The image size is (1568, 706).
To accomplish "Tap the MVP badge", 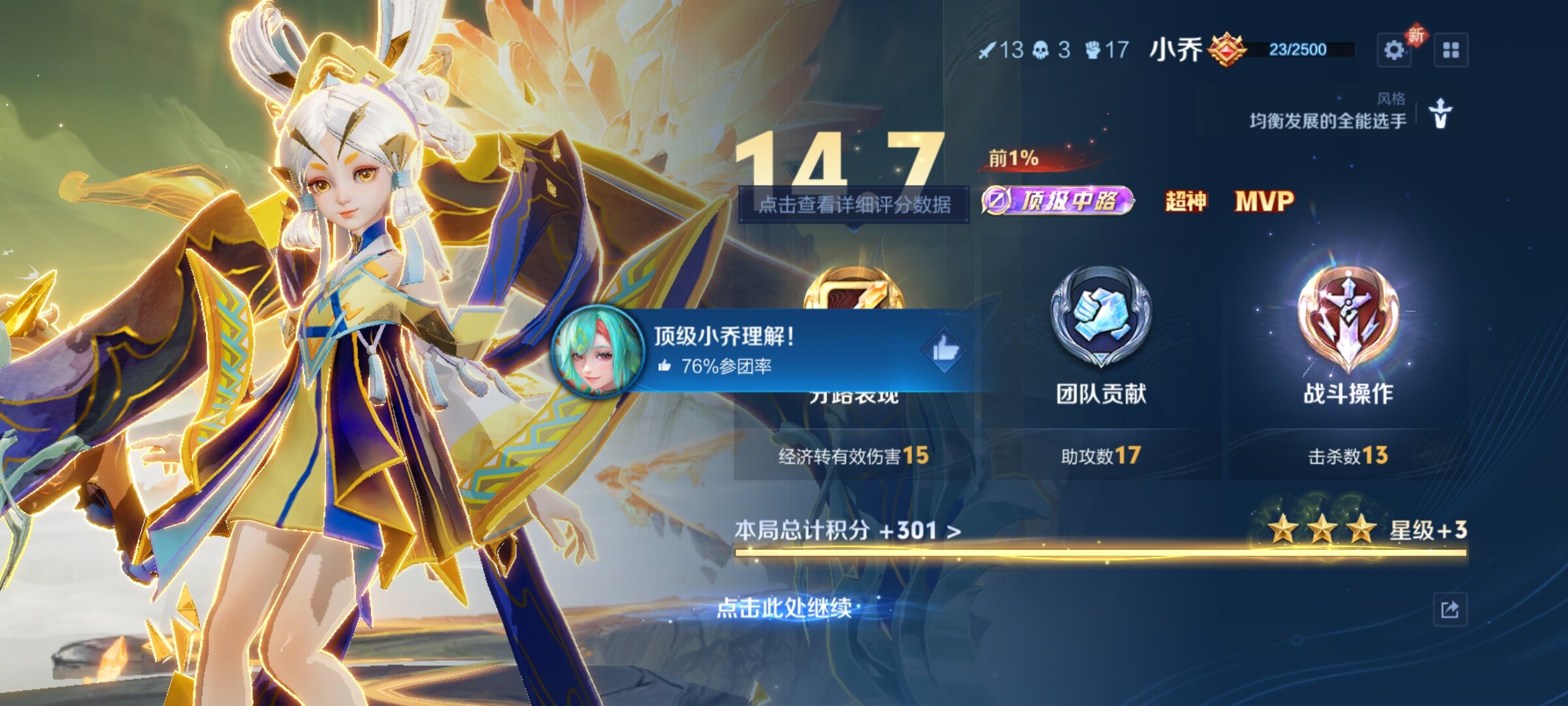I will click(x=1264, y=201).
